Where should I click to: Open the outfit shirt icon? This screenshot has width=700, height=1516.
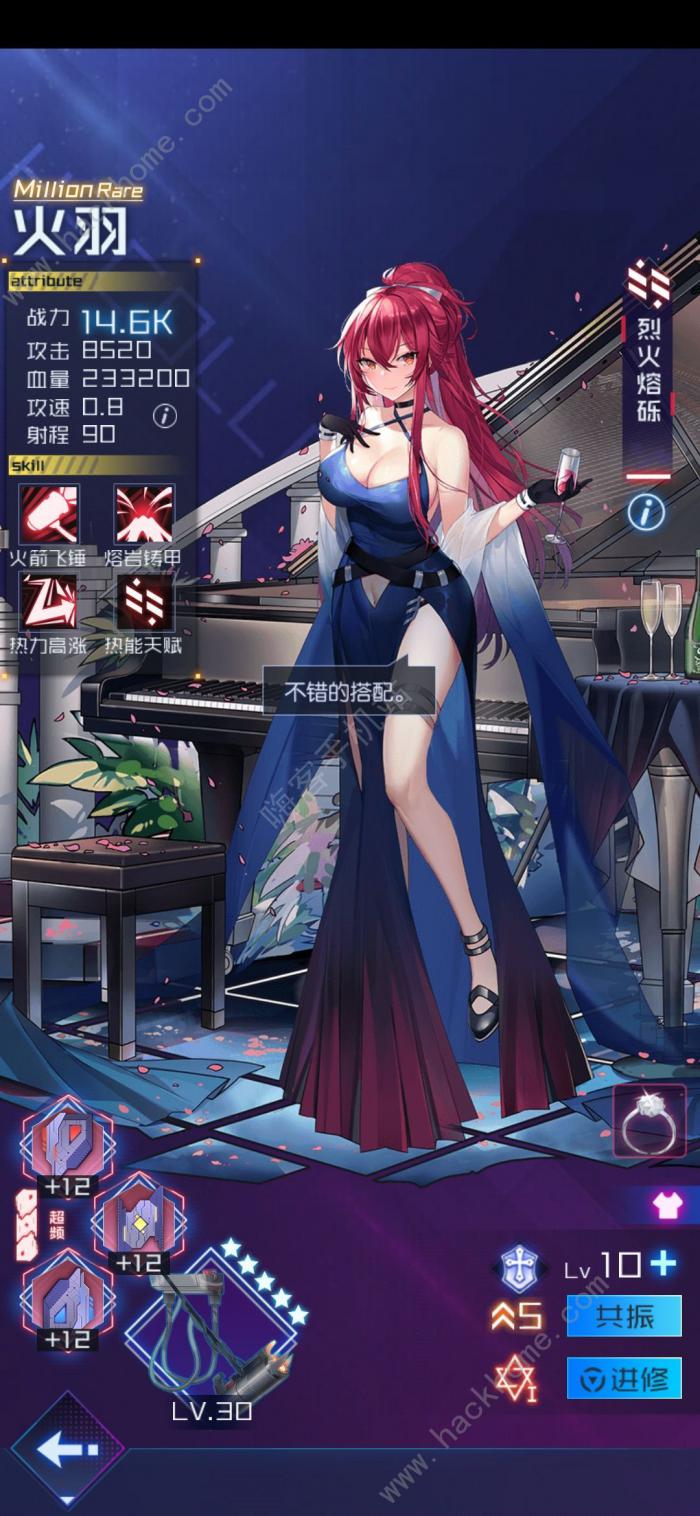pos(667,1205)
